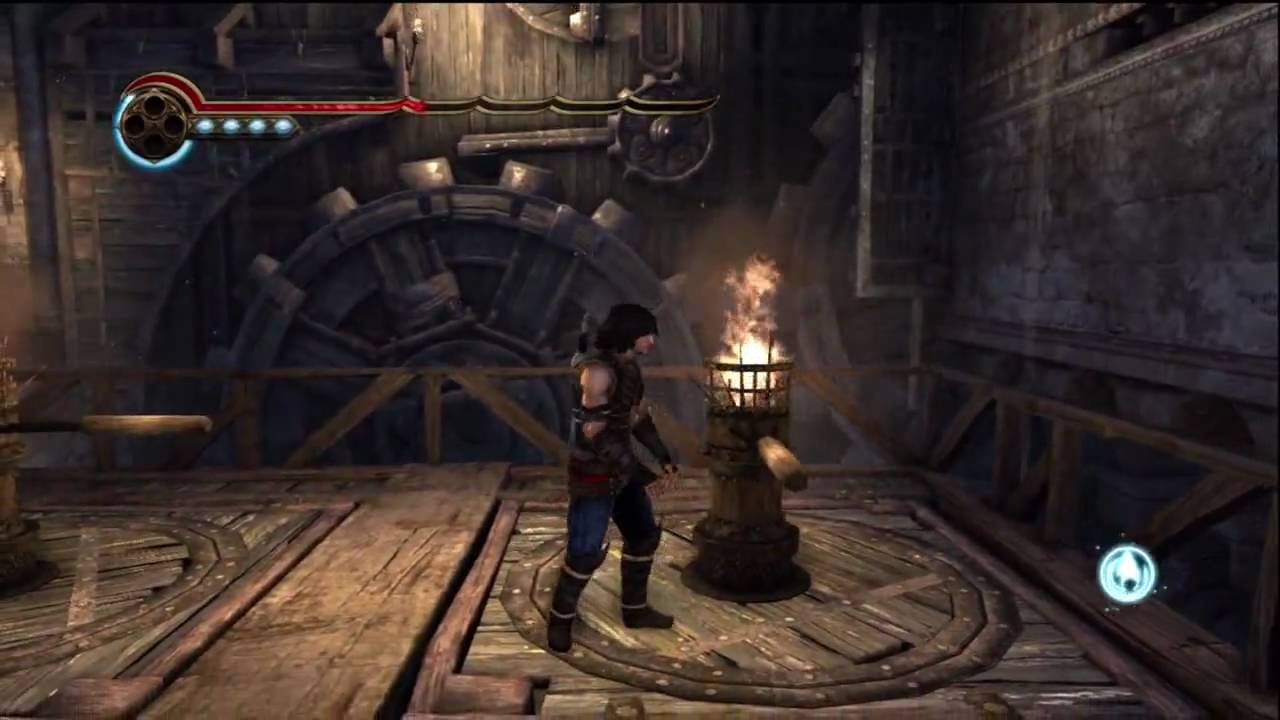The height and width of the screenshot is (720, 1280).
Task: Click the first energy orb on the HUD
Action: click(x=207, y=127)
